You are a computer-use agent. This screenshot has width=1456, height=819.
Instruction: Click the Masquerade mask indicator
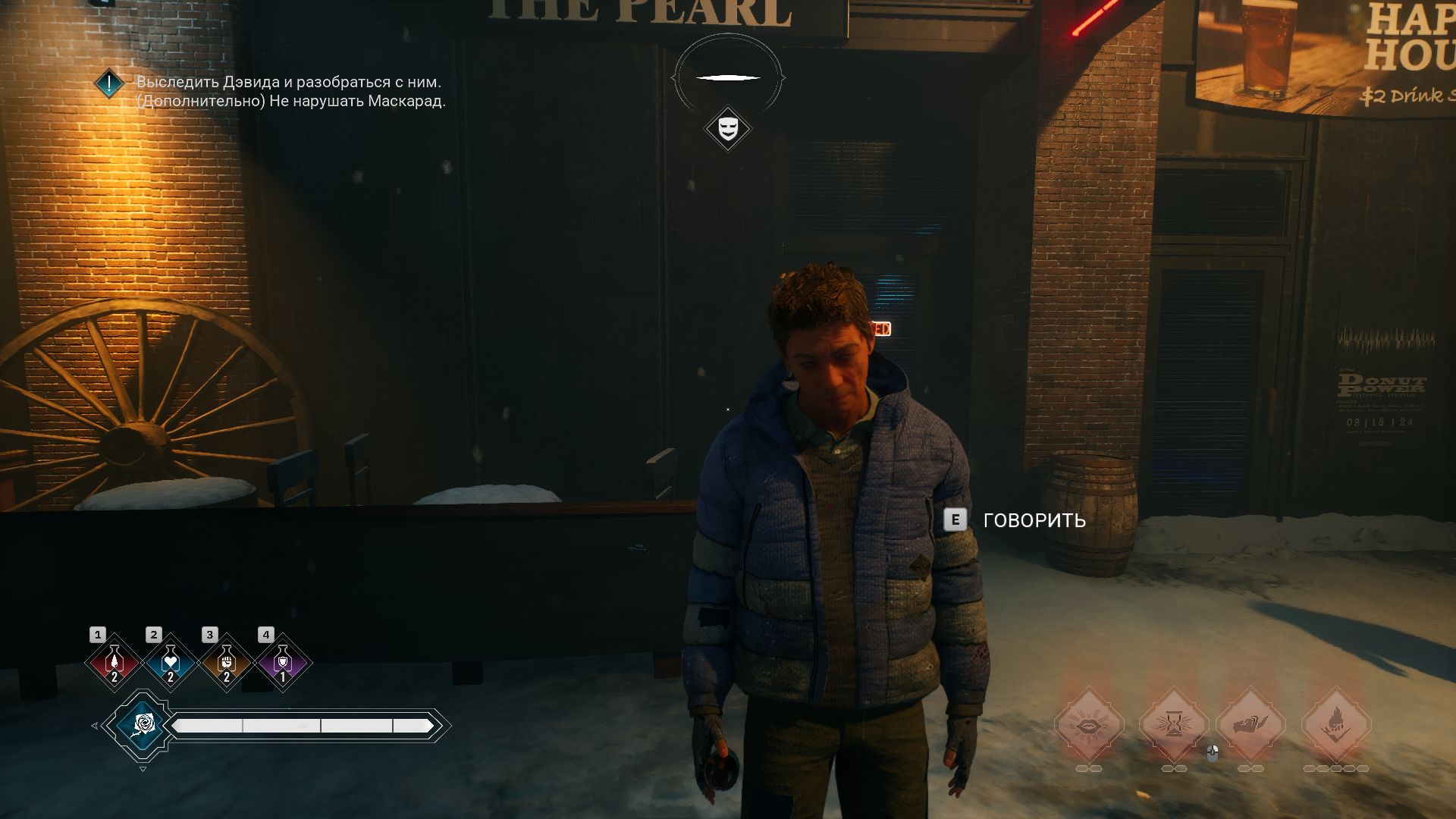pos(728,128)
